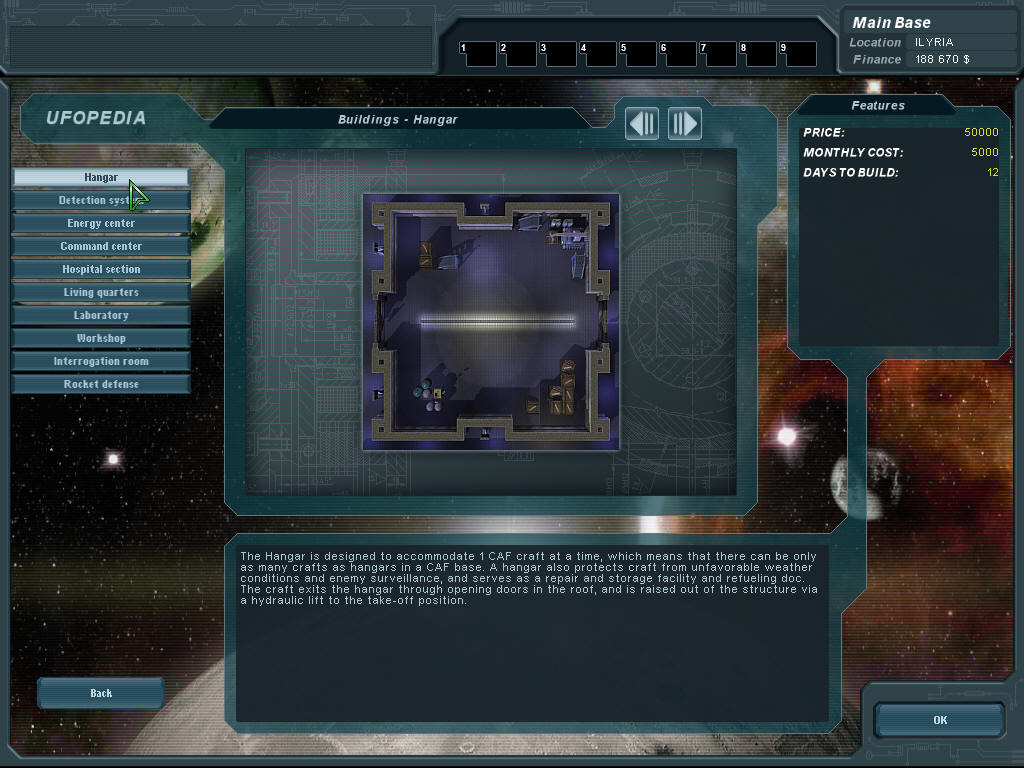Image resolution: width=1024 pixels, height=768 pixels.
Task: Choose the Energy center entry
Action: [100, 223]
